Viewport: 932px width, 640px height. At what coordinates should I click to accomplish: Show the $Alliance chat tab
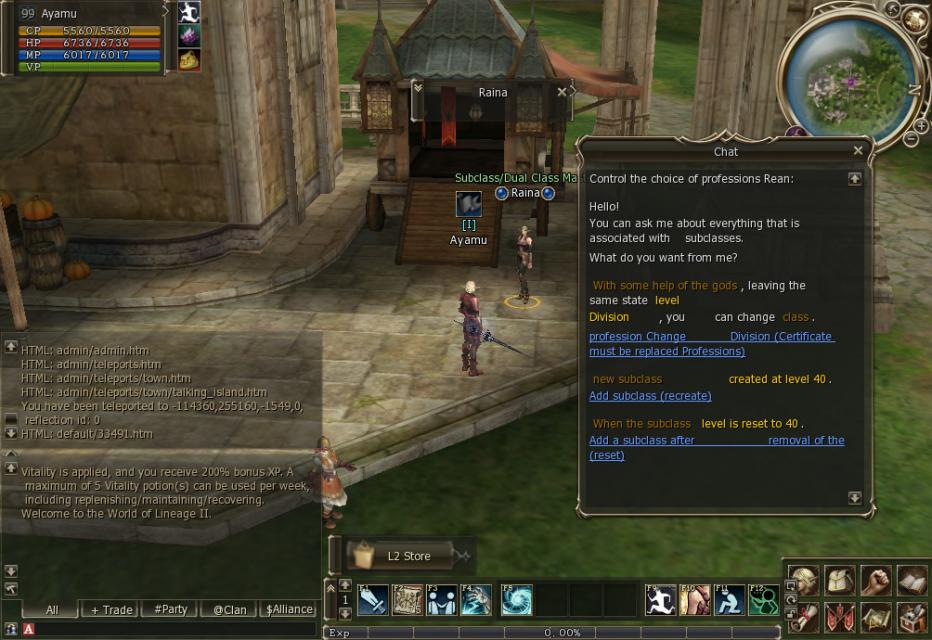pyautogui.click(x=289, y=609)
